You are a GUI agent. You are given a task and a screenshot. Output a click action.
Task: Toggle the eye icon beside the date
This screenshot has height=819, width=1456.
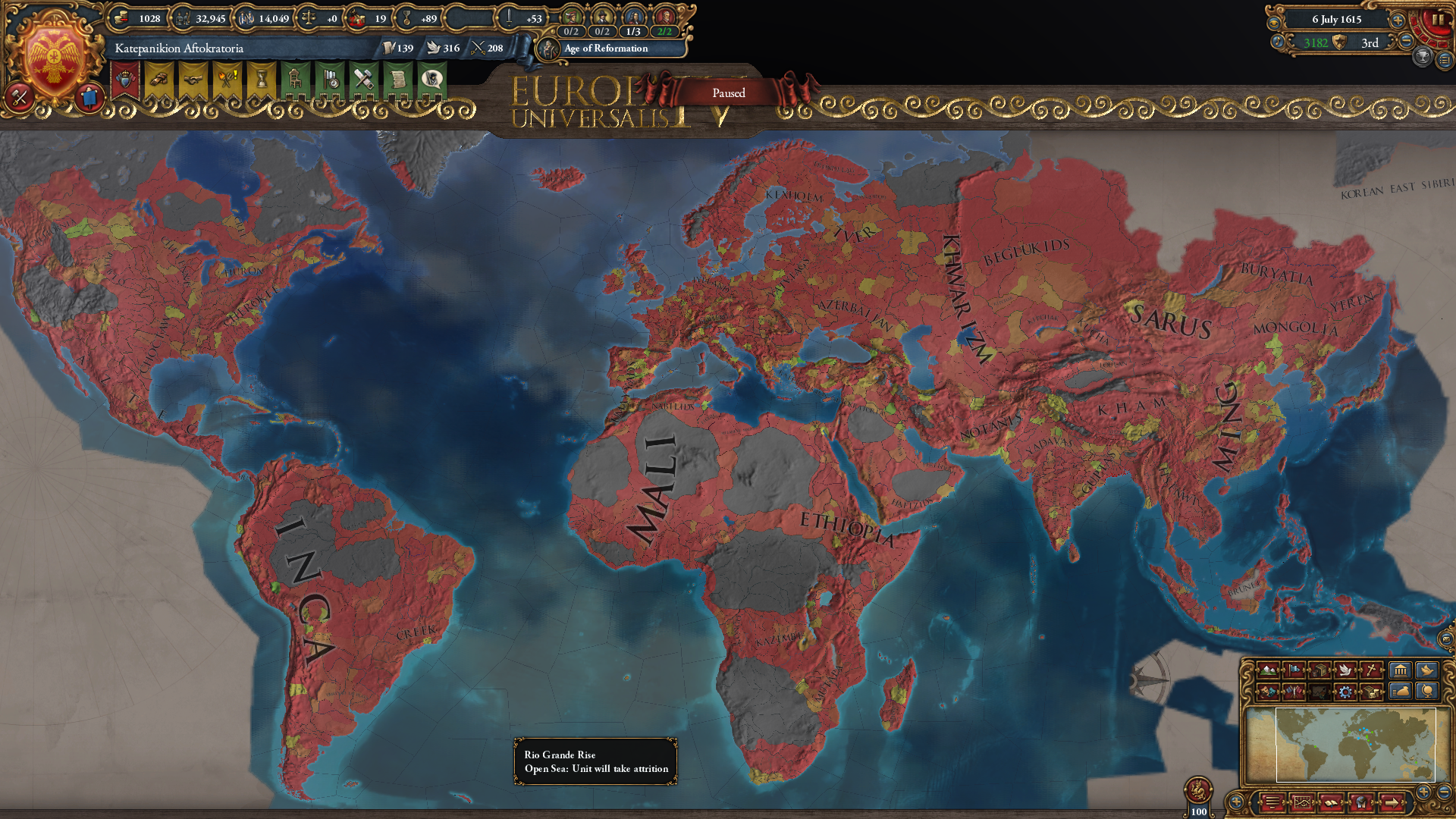pyautogui.click(x=1274, y=23)
